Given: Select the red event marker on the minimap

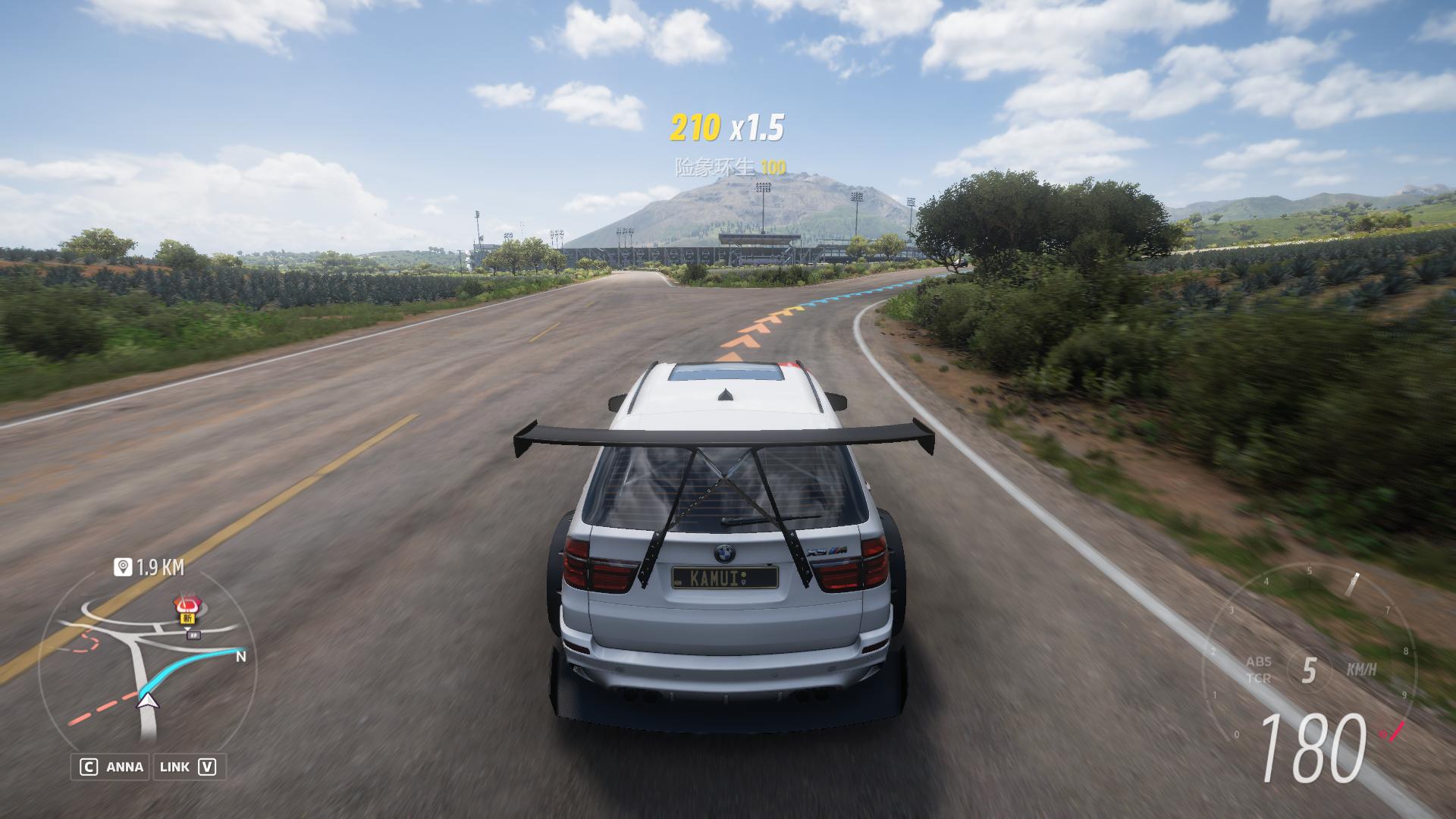Looking at the screenshot, I should click(x=186, y=606).
